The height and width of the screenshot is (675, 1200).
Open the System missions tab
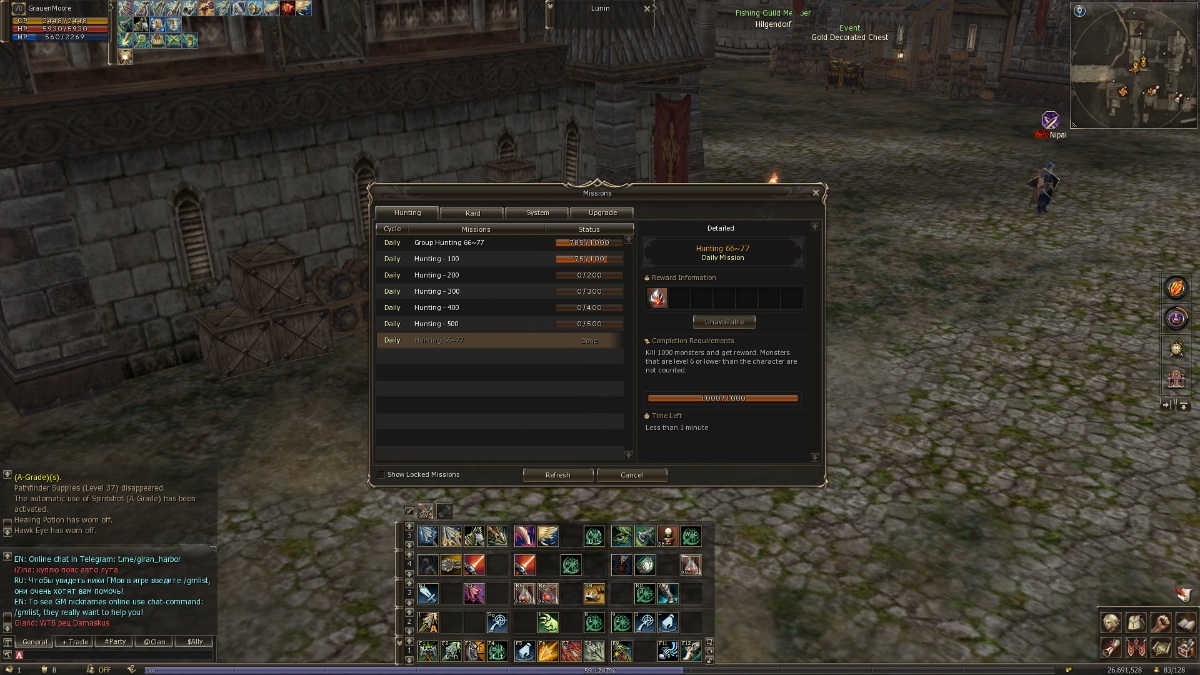point(537,213)
